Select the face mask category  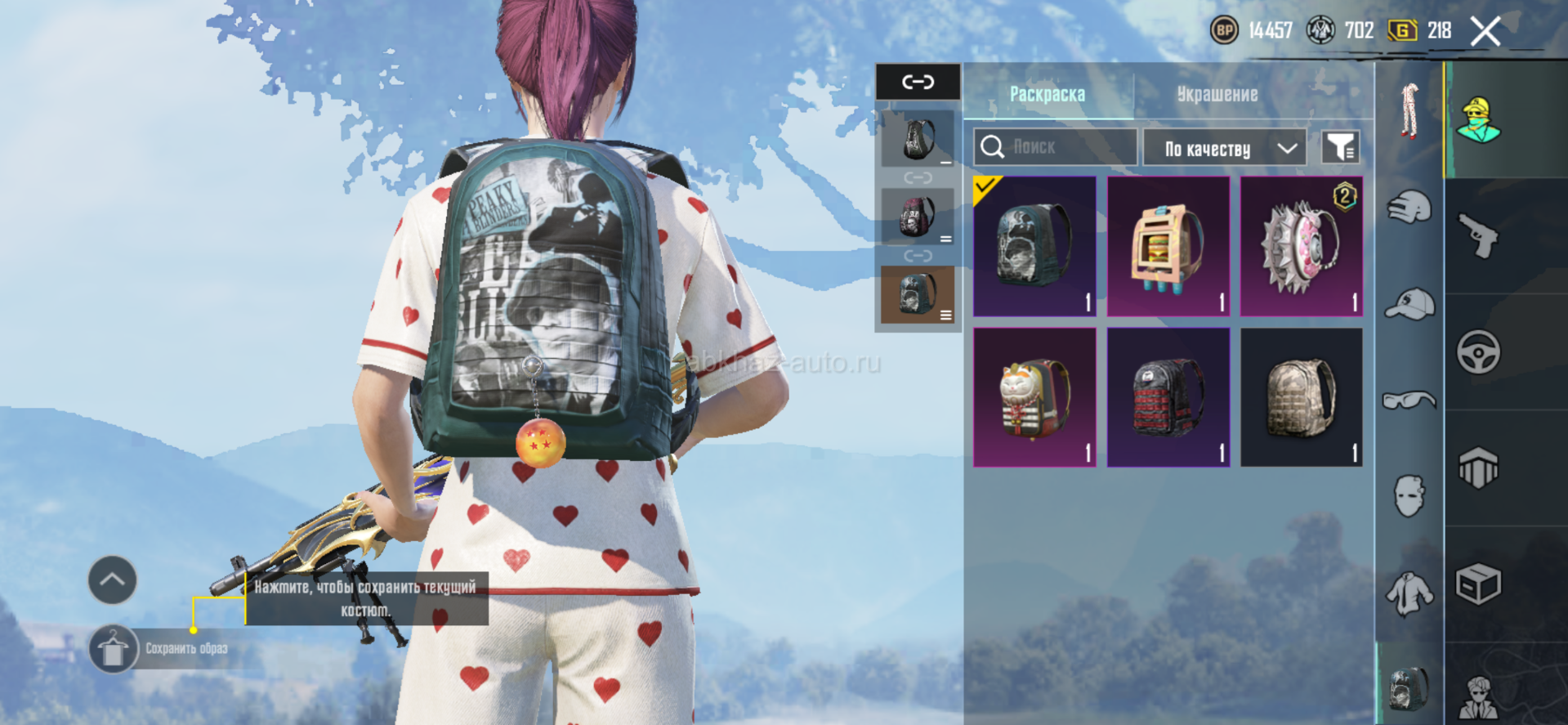1409,495
